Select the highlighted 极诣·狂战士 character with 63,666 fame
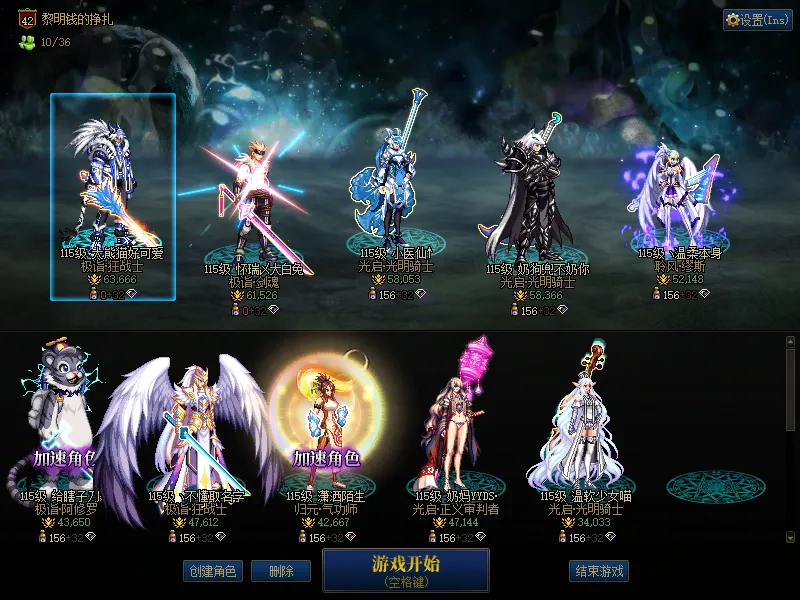Image resolution: width=800 pixels, height=600 pixels. [x=113, y=196]
